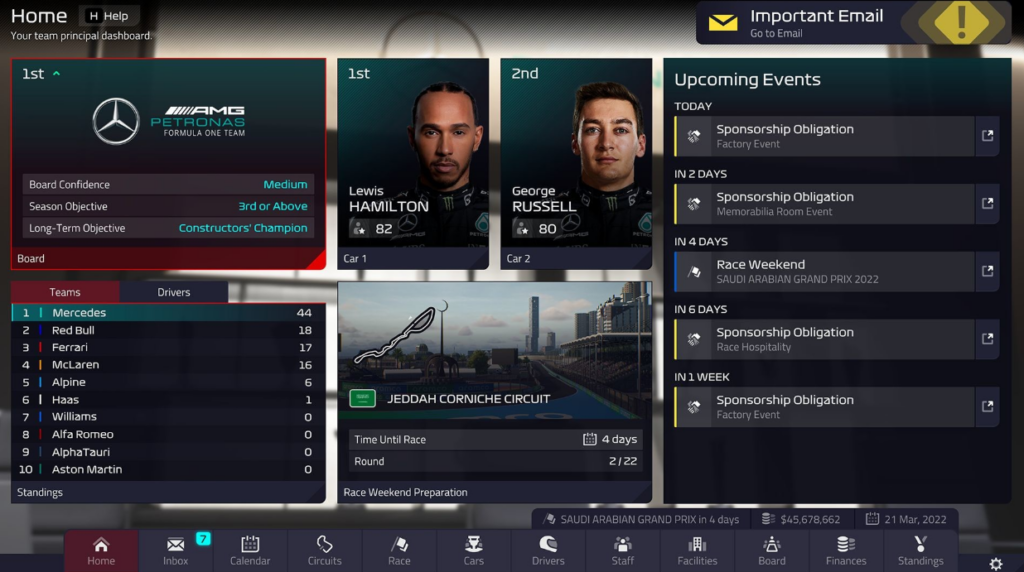The width and height of the screenshot is (1024, 572).
Task: Select George Russell's driver card
Action: [576, 163]
